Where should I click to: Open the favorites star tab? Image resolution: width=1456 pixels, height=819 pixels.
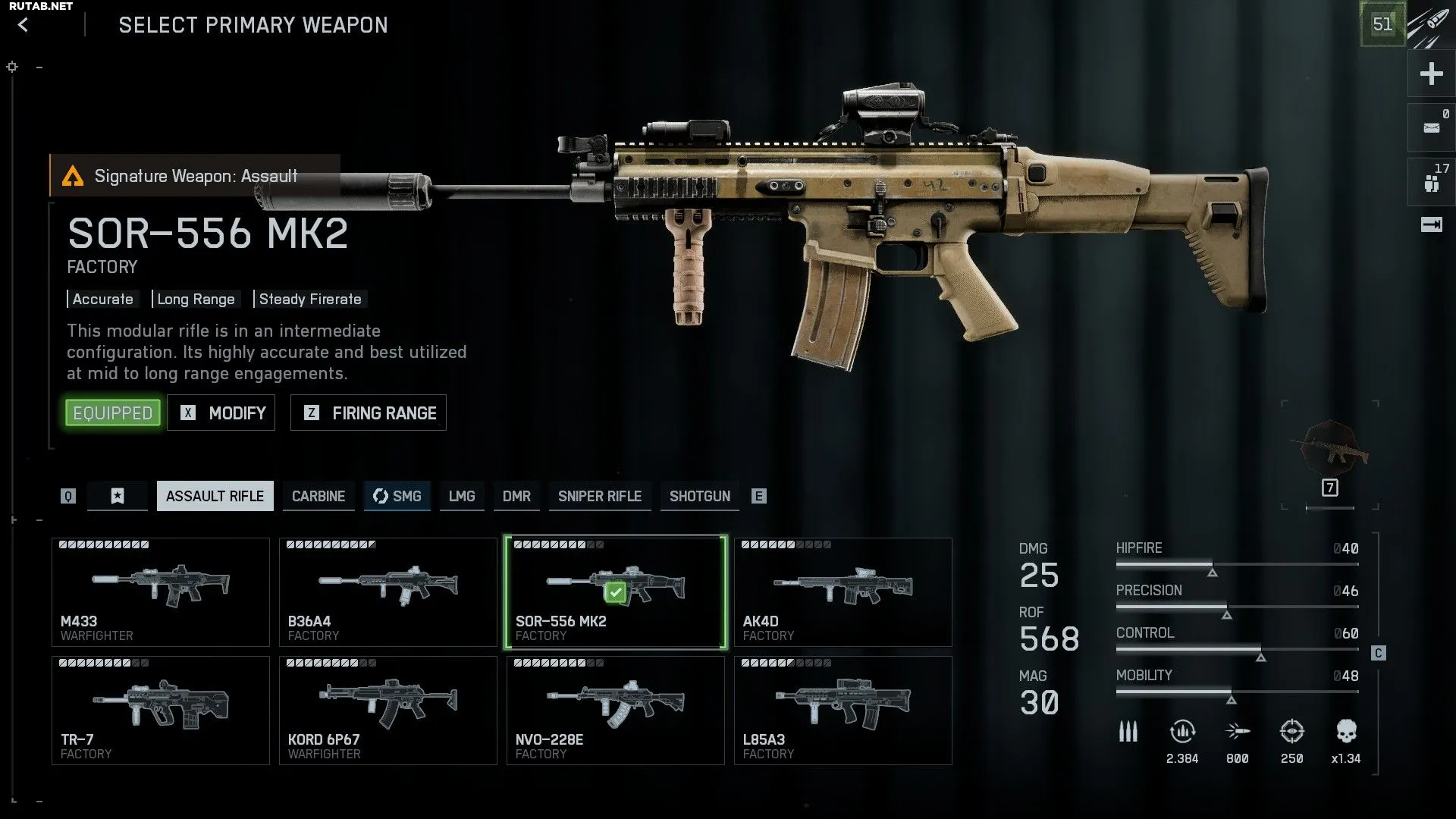(x=118, y=496)
